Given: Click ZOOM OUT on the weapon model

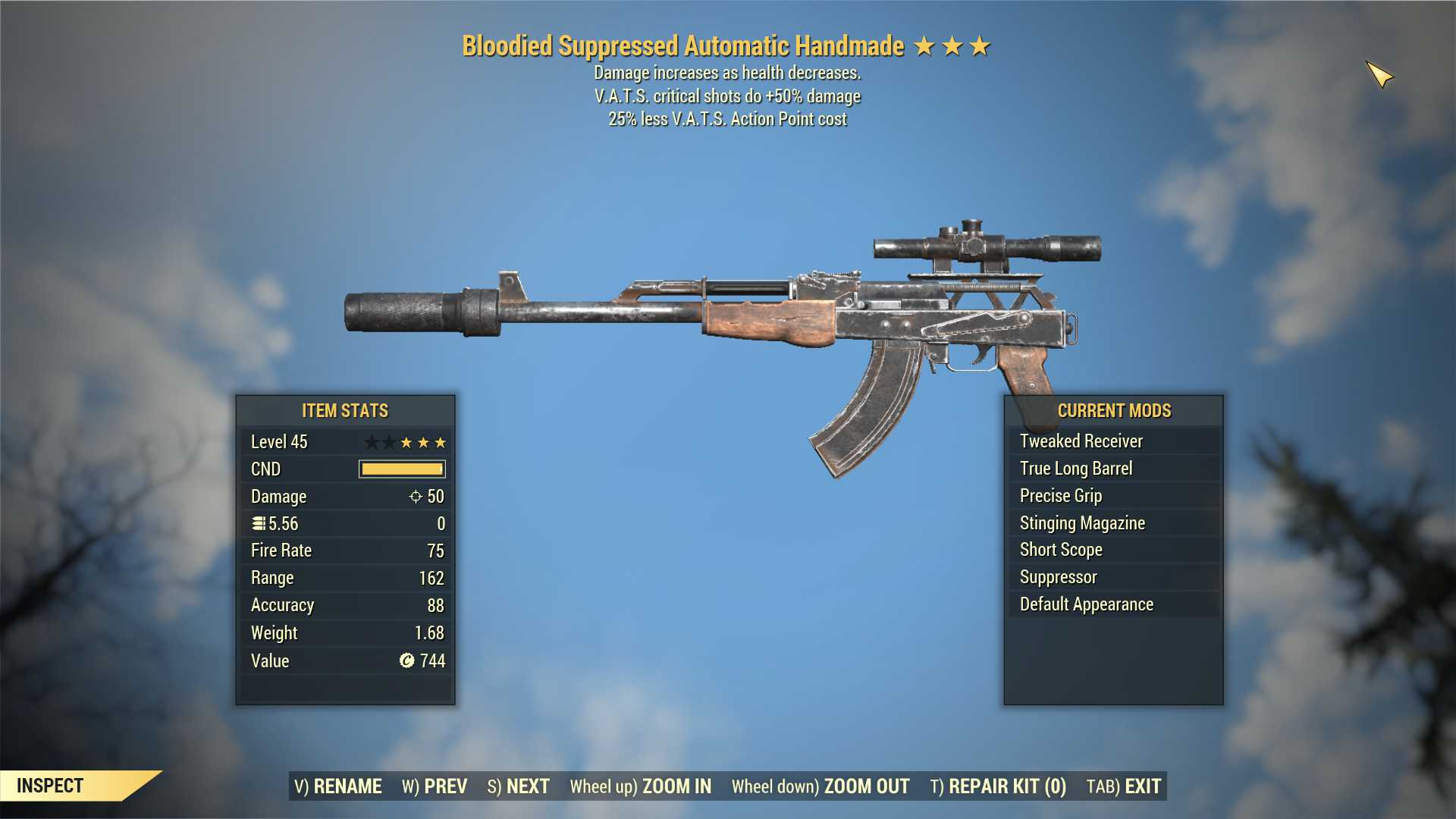Looking at the screenshot, I should [x=821, y=786].
